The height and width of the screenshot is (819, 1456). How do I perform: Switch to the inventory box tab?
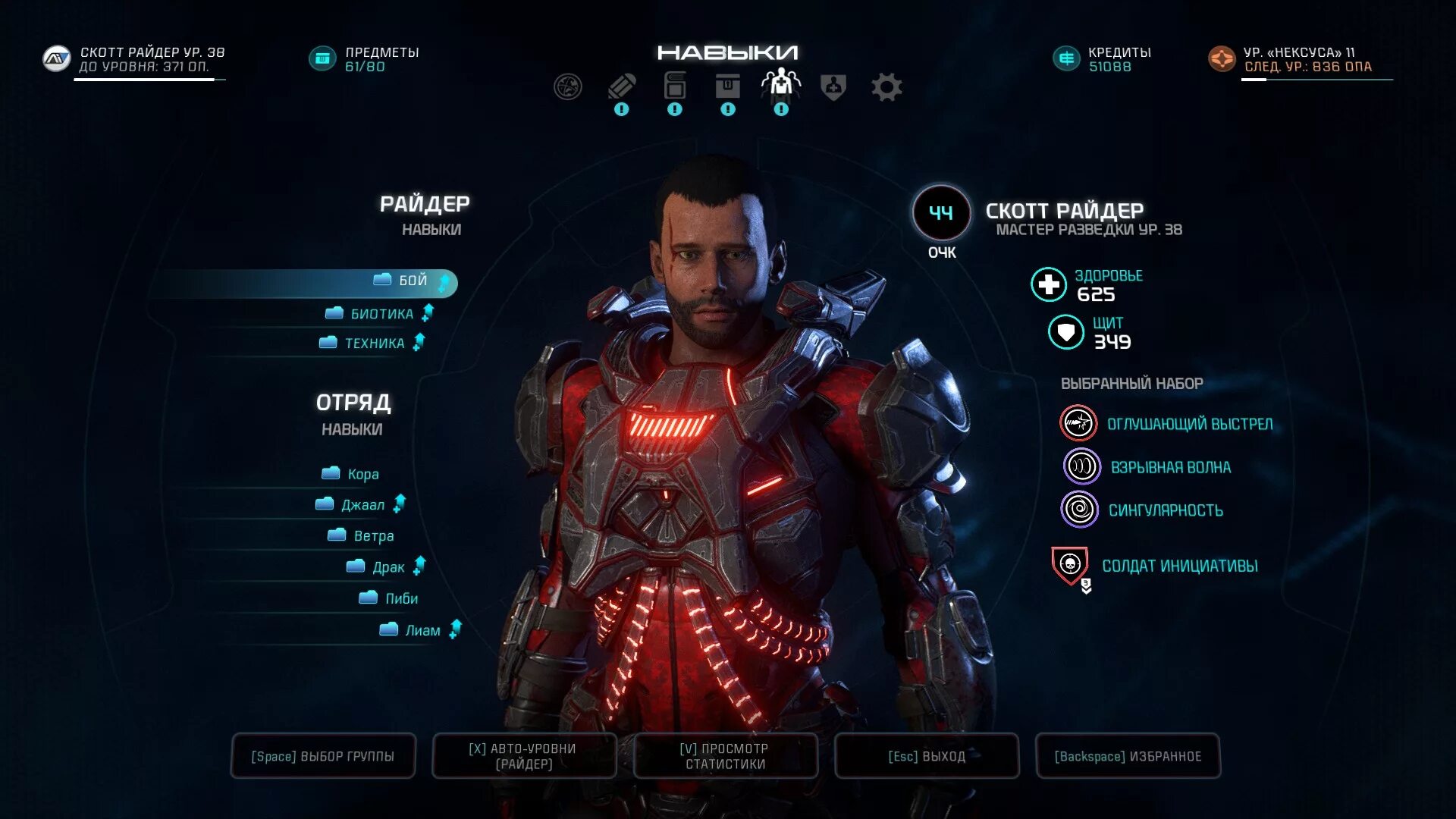[x=728, y=88]
